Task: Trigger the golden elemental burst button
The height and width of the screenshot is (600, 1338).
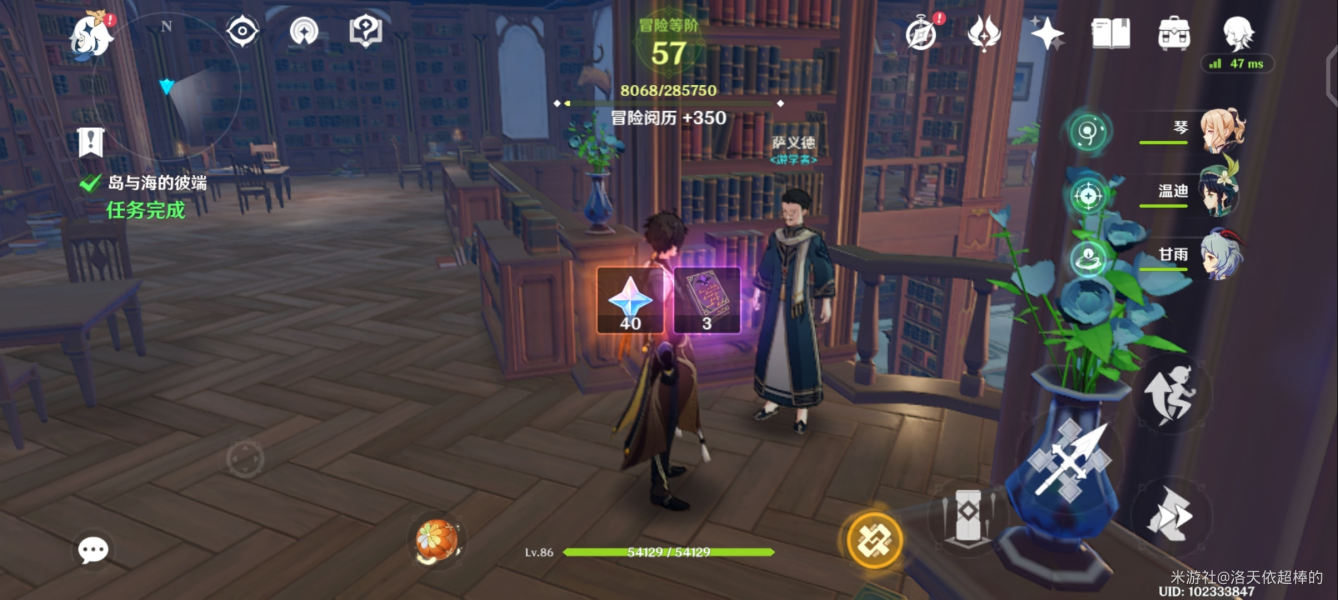Action: pyautogui.click(x=875, y=541)
